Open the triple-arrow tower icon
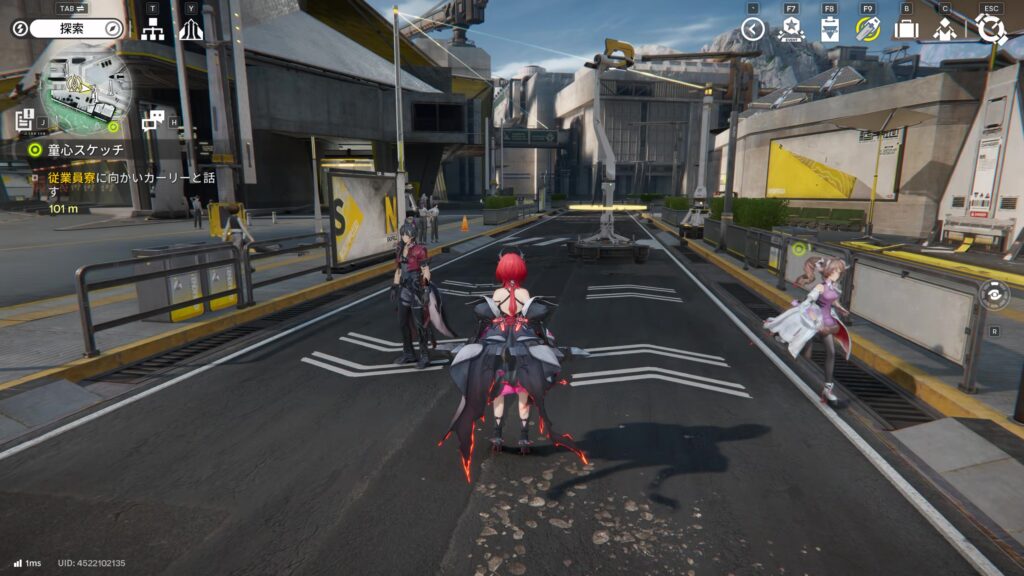Viewport: 1024px width, 576px height. point(190,29)
